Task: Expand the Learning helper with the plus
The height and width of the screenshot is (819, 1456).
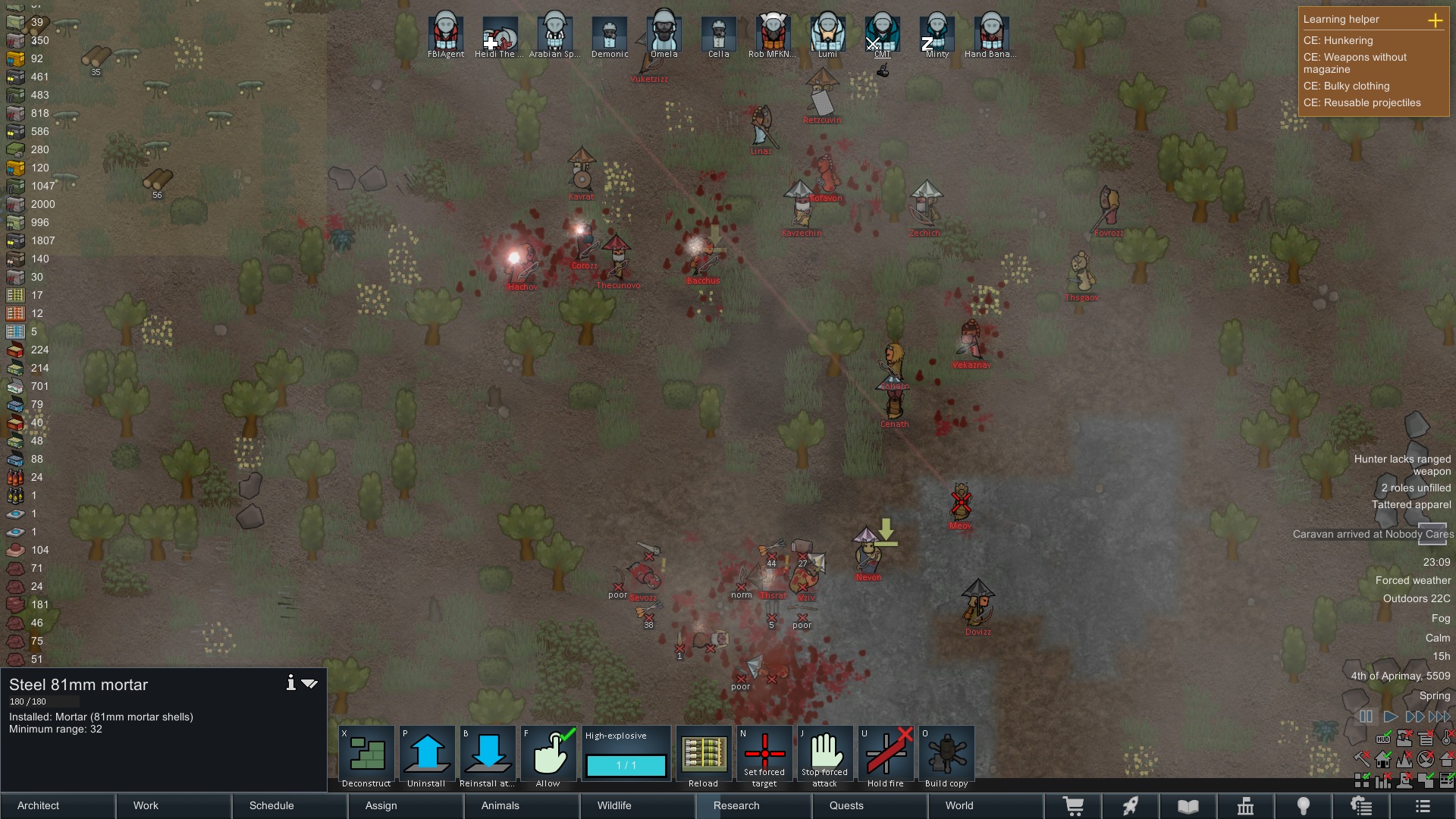Action: pyautogui.click(x=1436, y=21)
